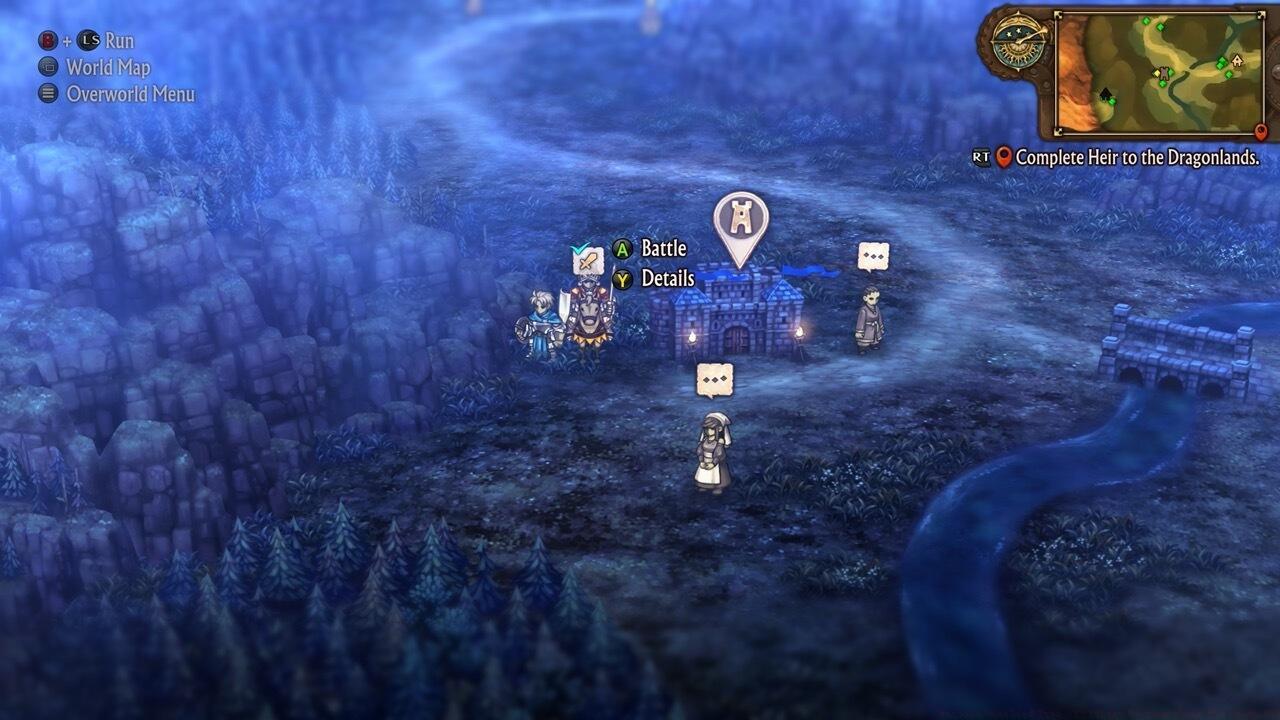Select Battle to engage the fortress
Viewport: 1280px width, 720px height.
click(x=665, y=248)
